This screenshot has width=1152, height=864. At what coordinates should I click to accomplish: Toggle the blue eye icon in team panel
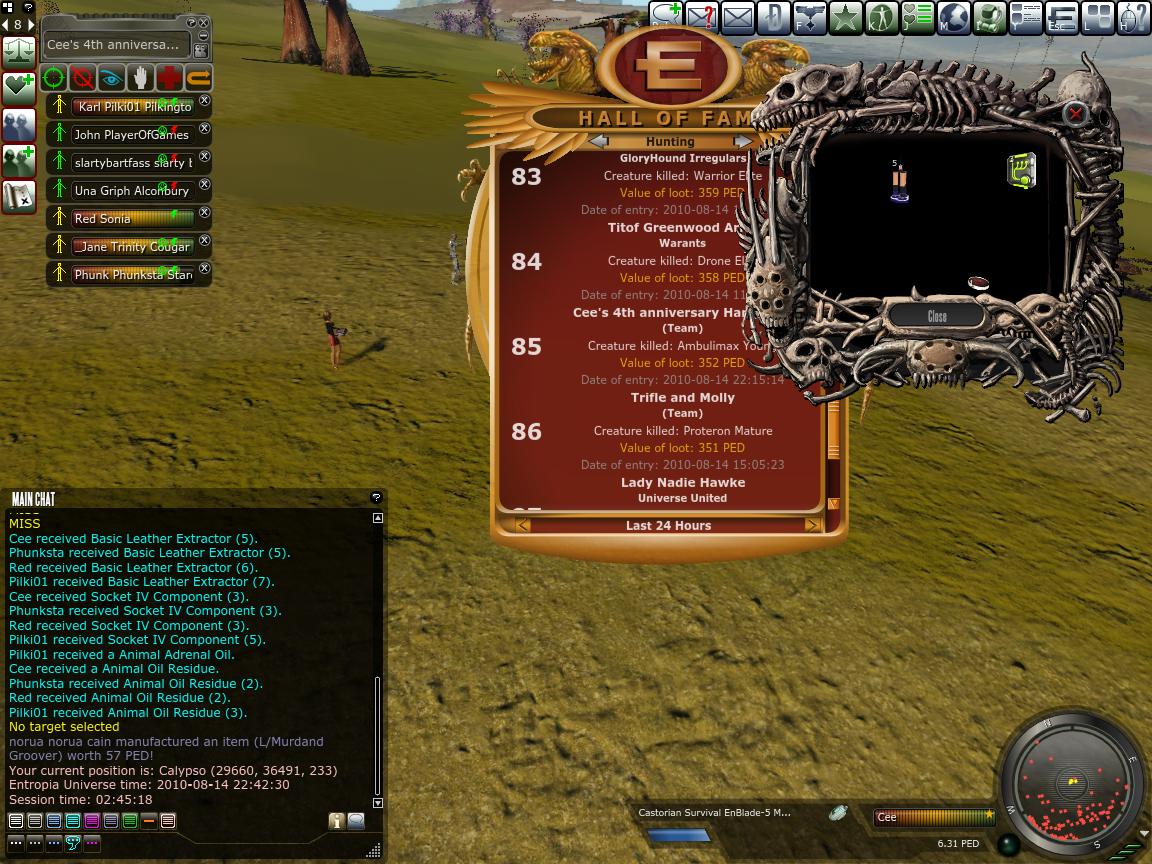(x=112, y=78)
